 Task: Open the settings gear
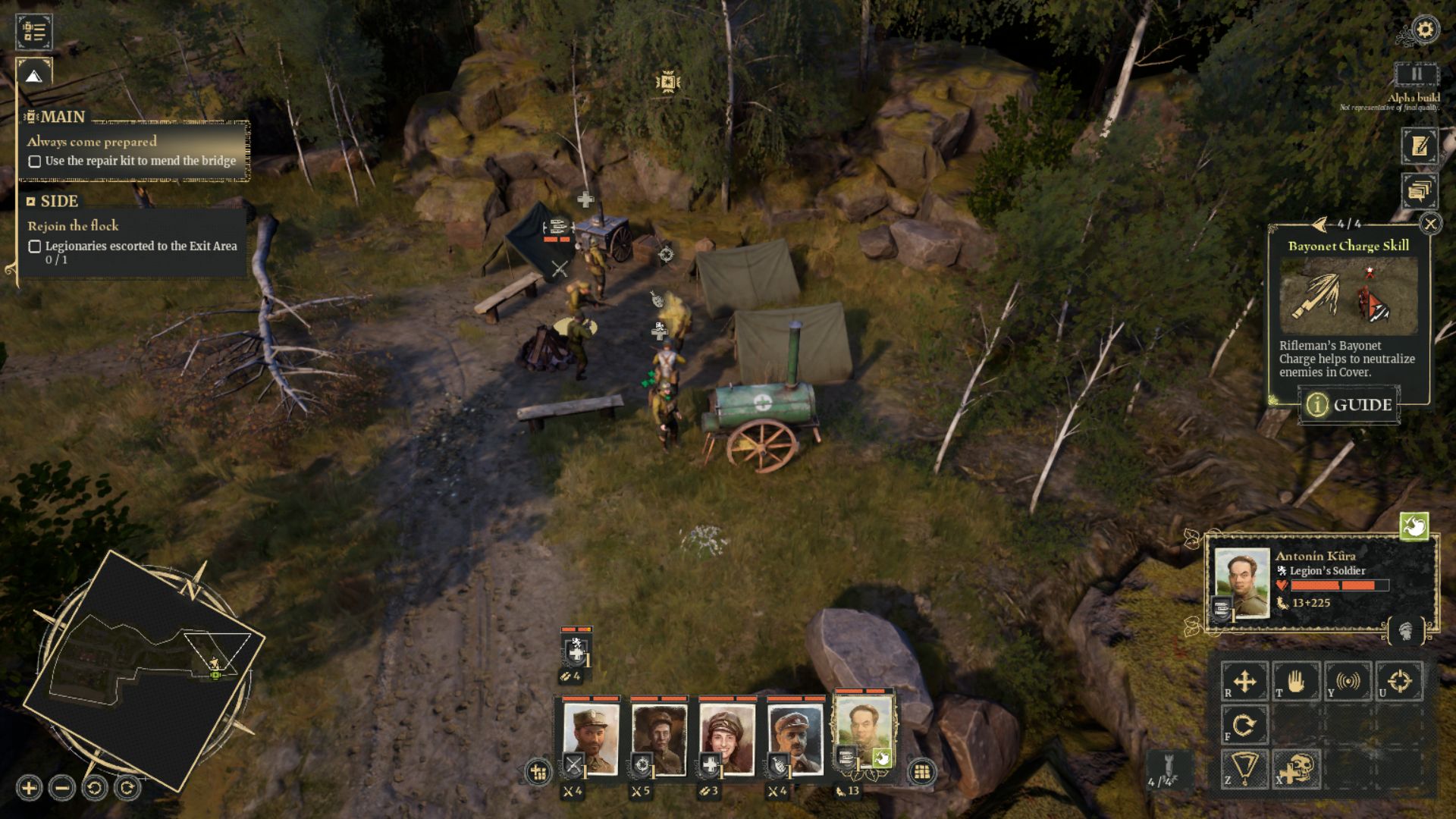tap(1426, 30)
